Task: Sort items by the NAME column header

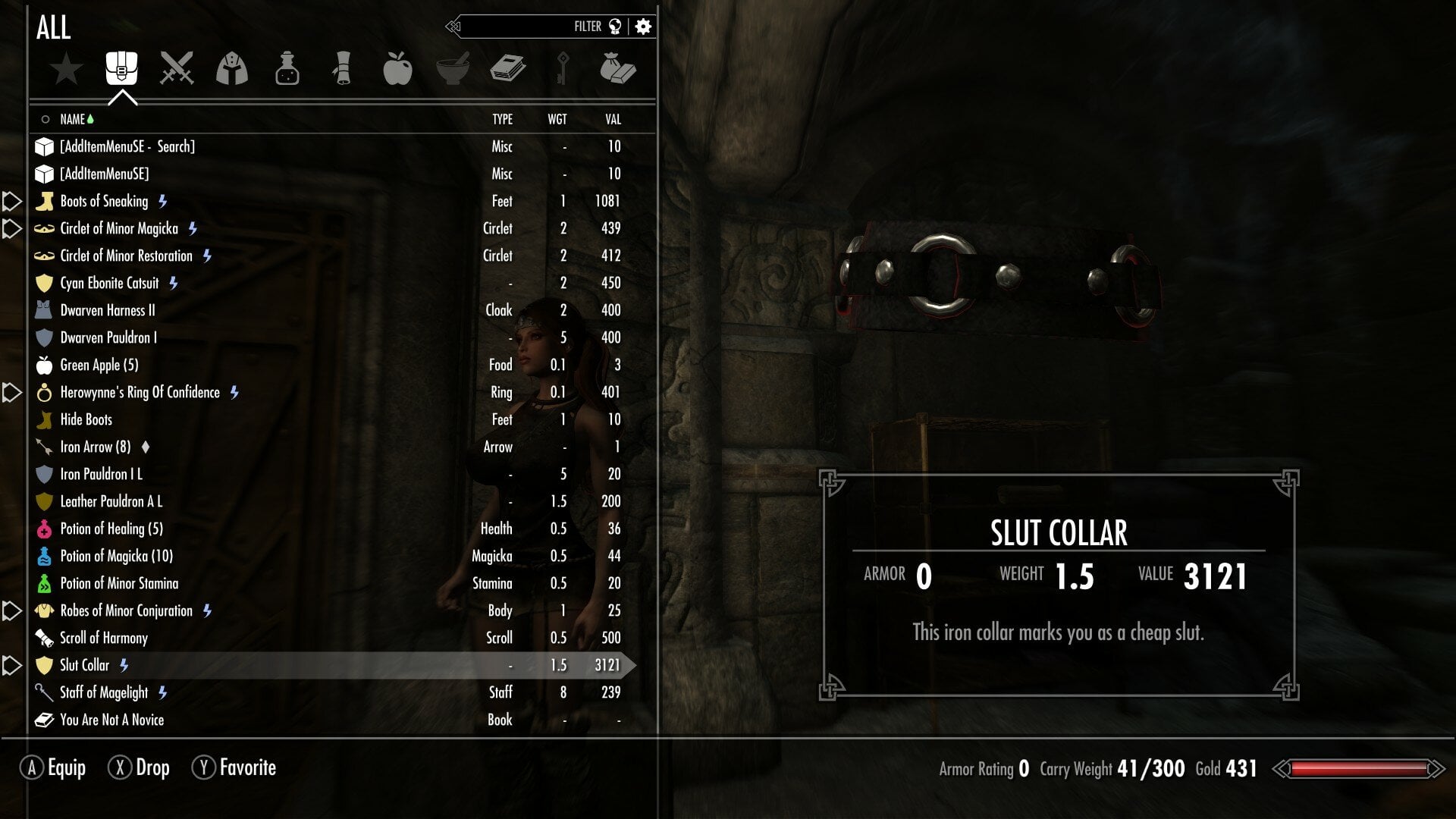Action: pos(73,119)
